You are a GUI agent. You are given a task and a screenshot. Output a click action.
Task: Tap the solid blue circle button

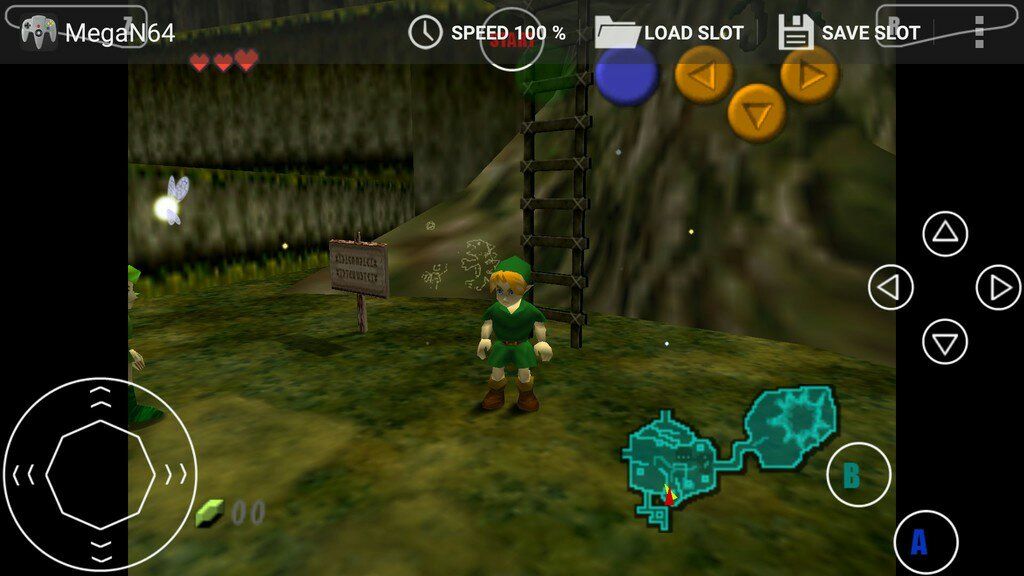tap(627, 76)
